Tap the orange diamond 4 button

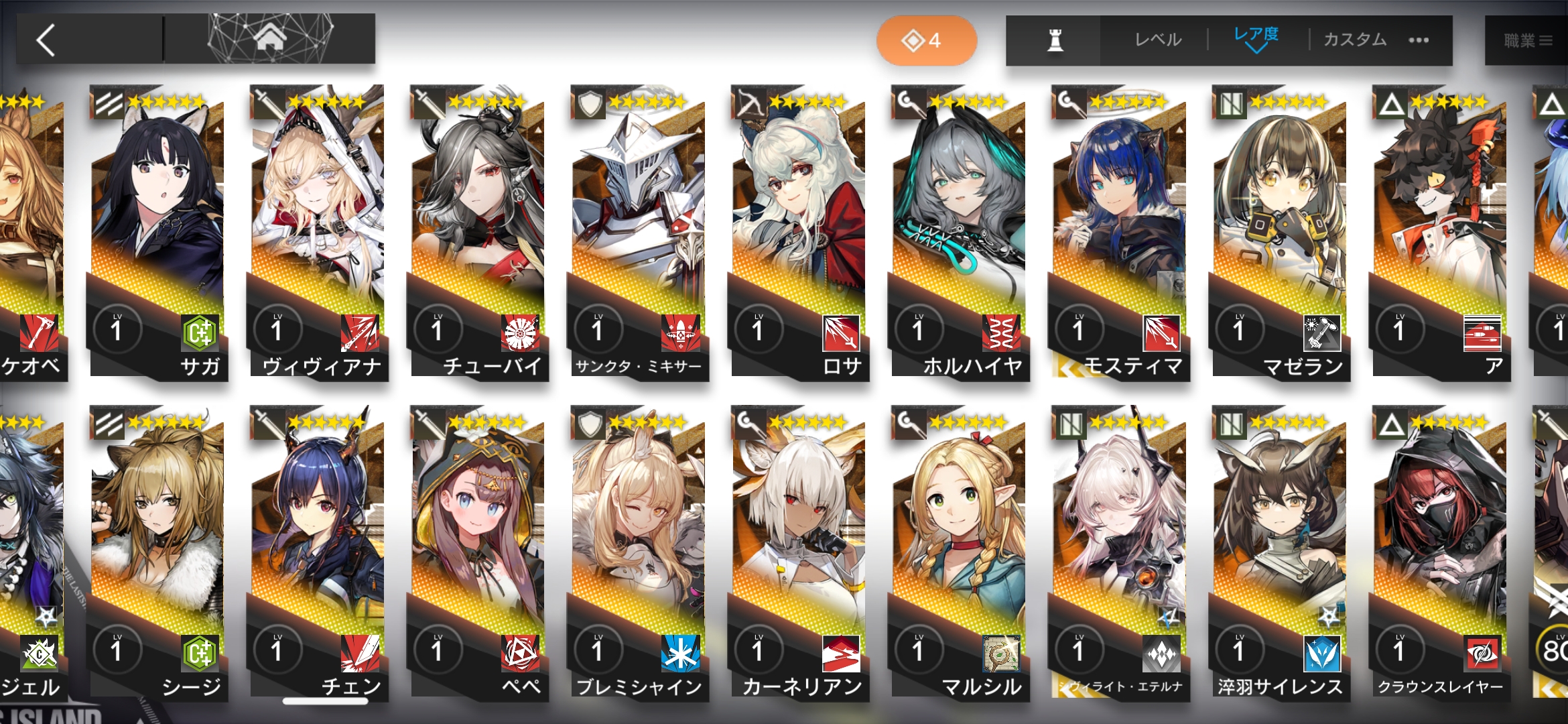pos(926,41)
